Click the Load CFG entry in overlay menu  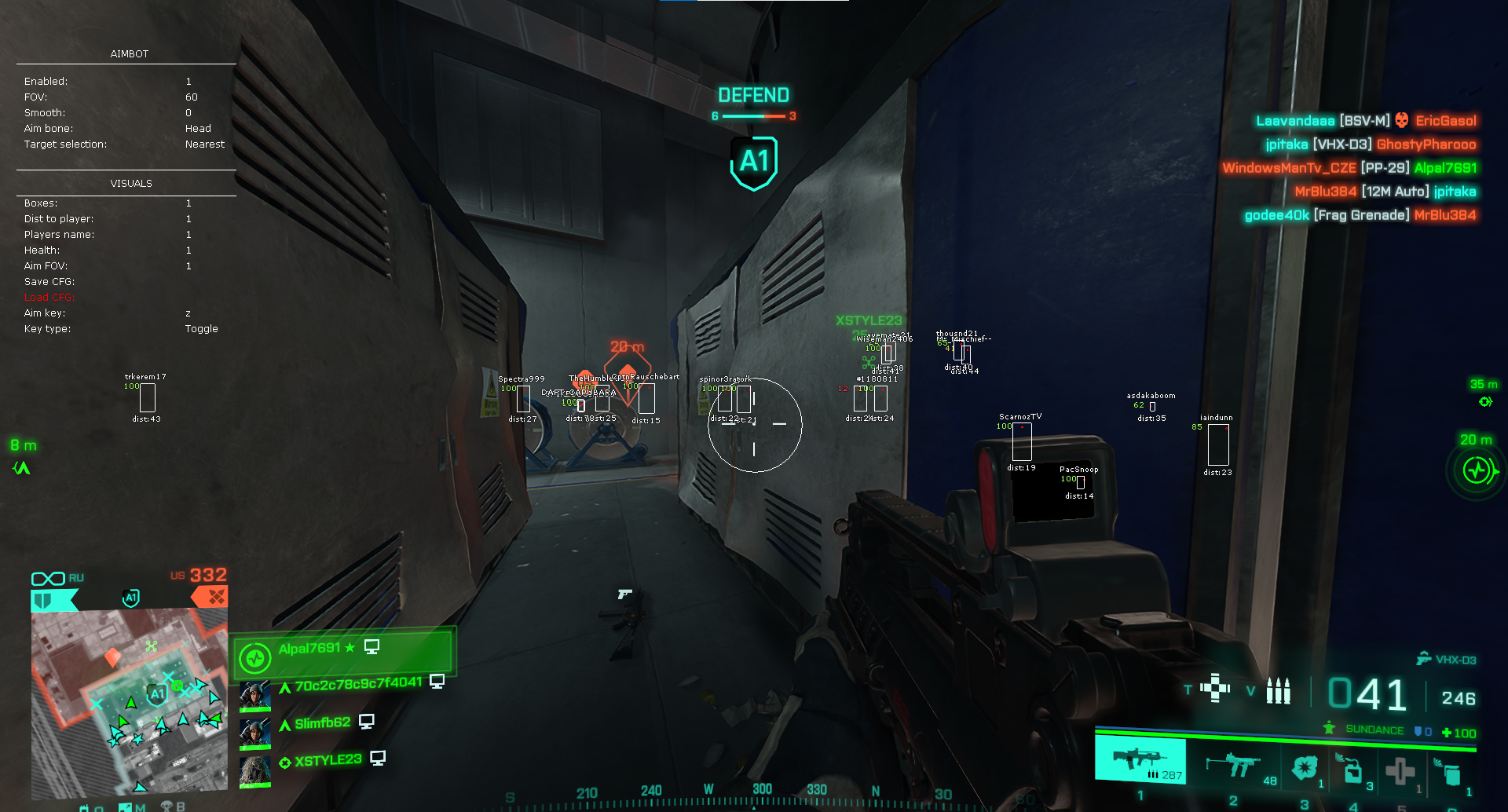coord(49,298)
